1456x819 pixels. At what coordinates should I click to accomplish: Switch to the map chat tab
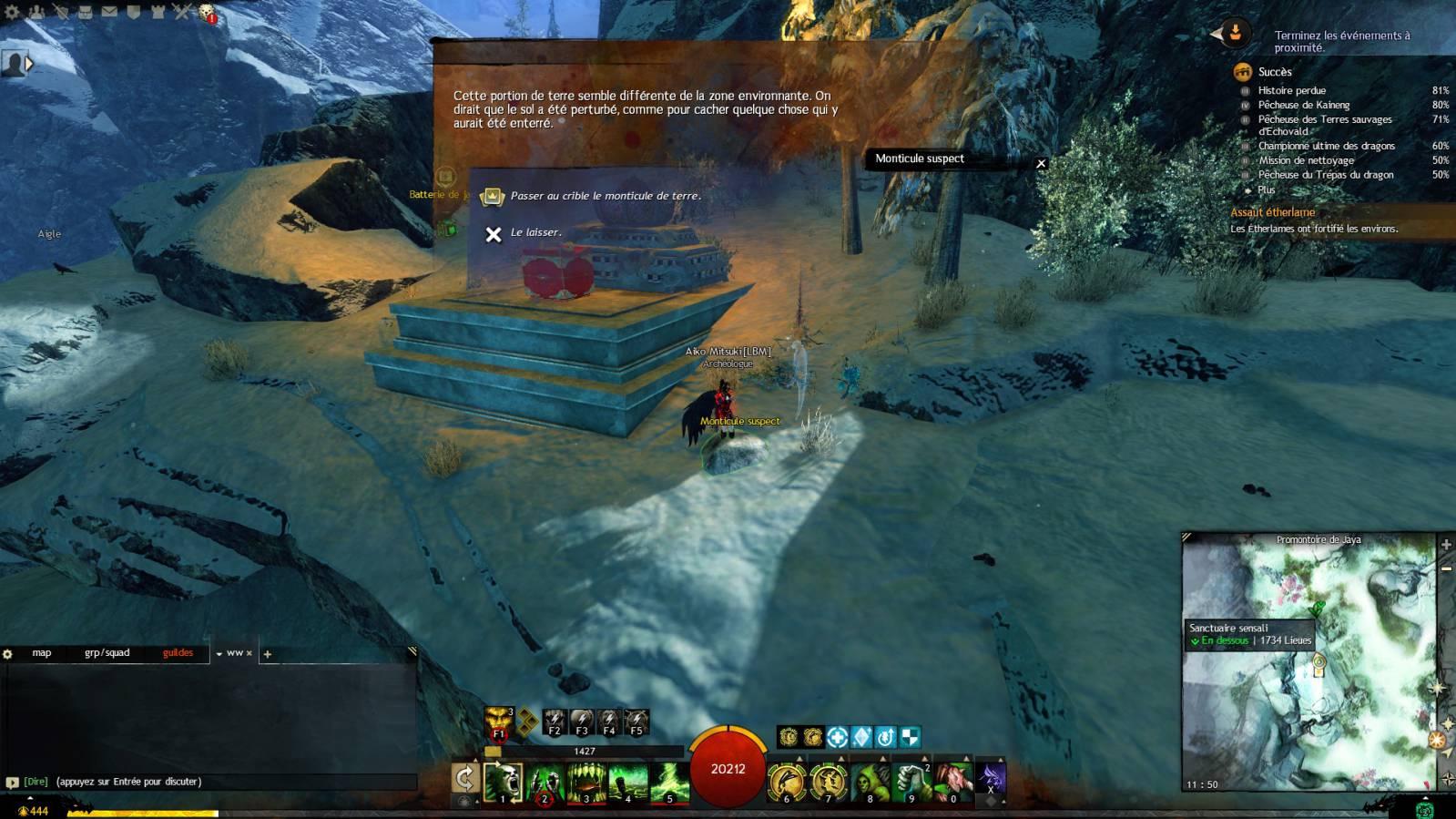coord(42,653)
